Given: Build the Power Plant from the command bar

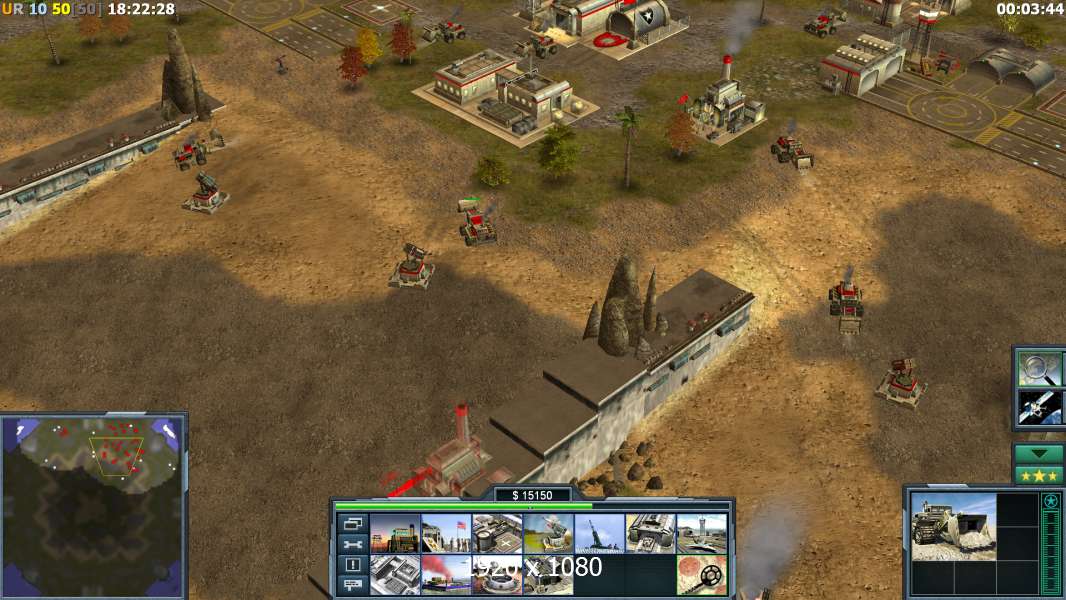Looking at the screenshot, I should pos(395,534).
